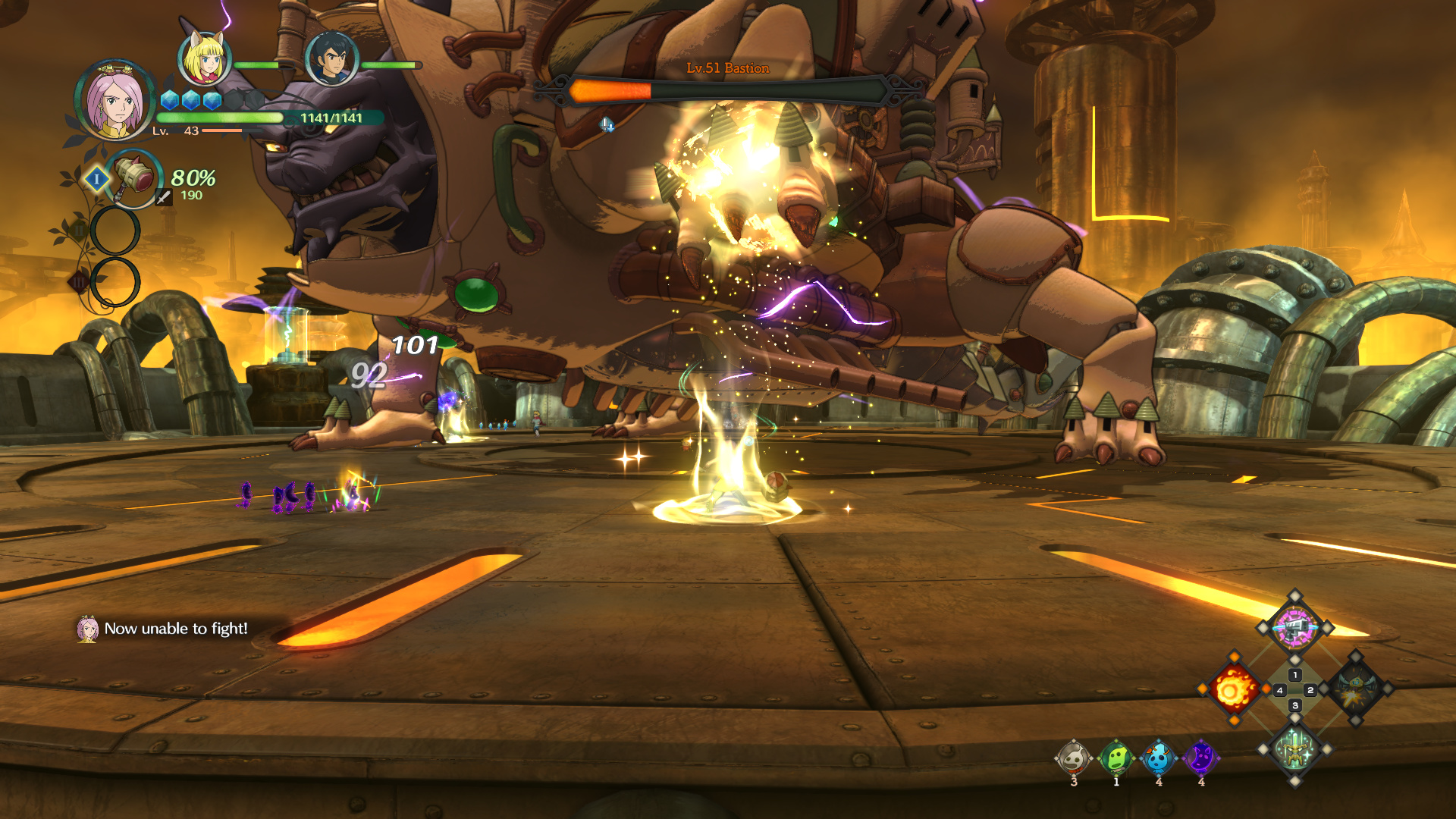Choose the blue higgledy icon
Viewport: 1456px width, 819px height.
[x=1158, y=758]
